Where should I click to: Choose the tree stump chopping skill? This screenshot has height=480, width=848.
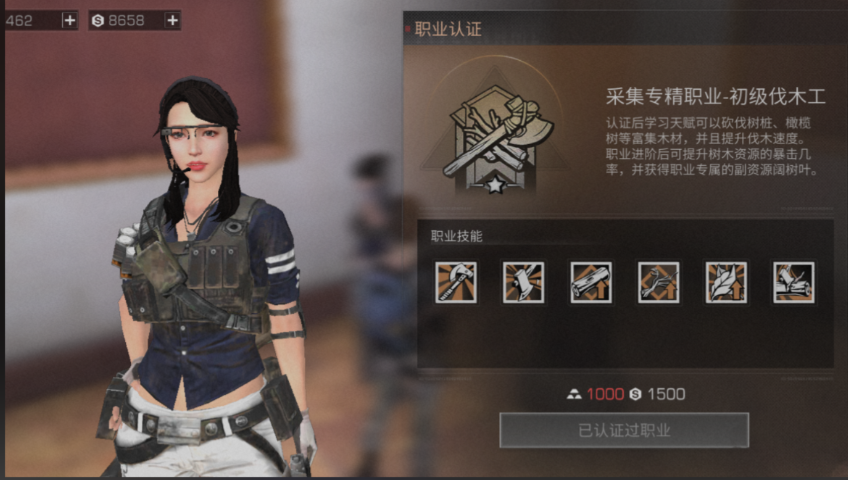click(523, 282)
